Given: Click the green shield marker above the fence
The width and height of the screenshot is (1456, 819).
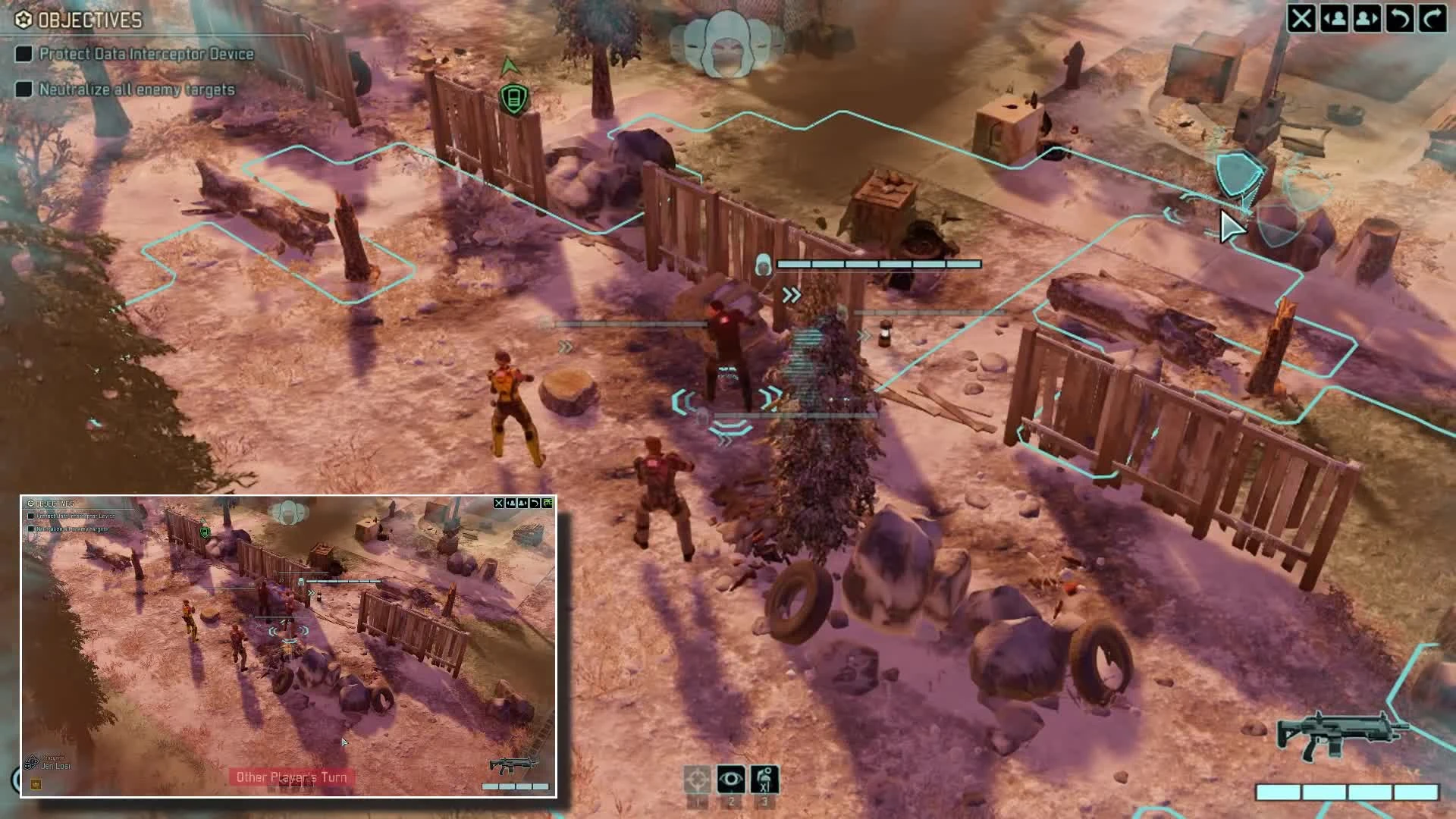Looking at the screenshot, I should click(513, 98).
